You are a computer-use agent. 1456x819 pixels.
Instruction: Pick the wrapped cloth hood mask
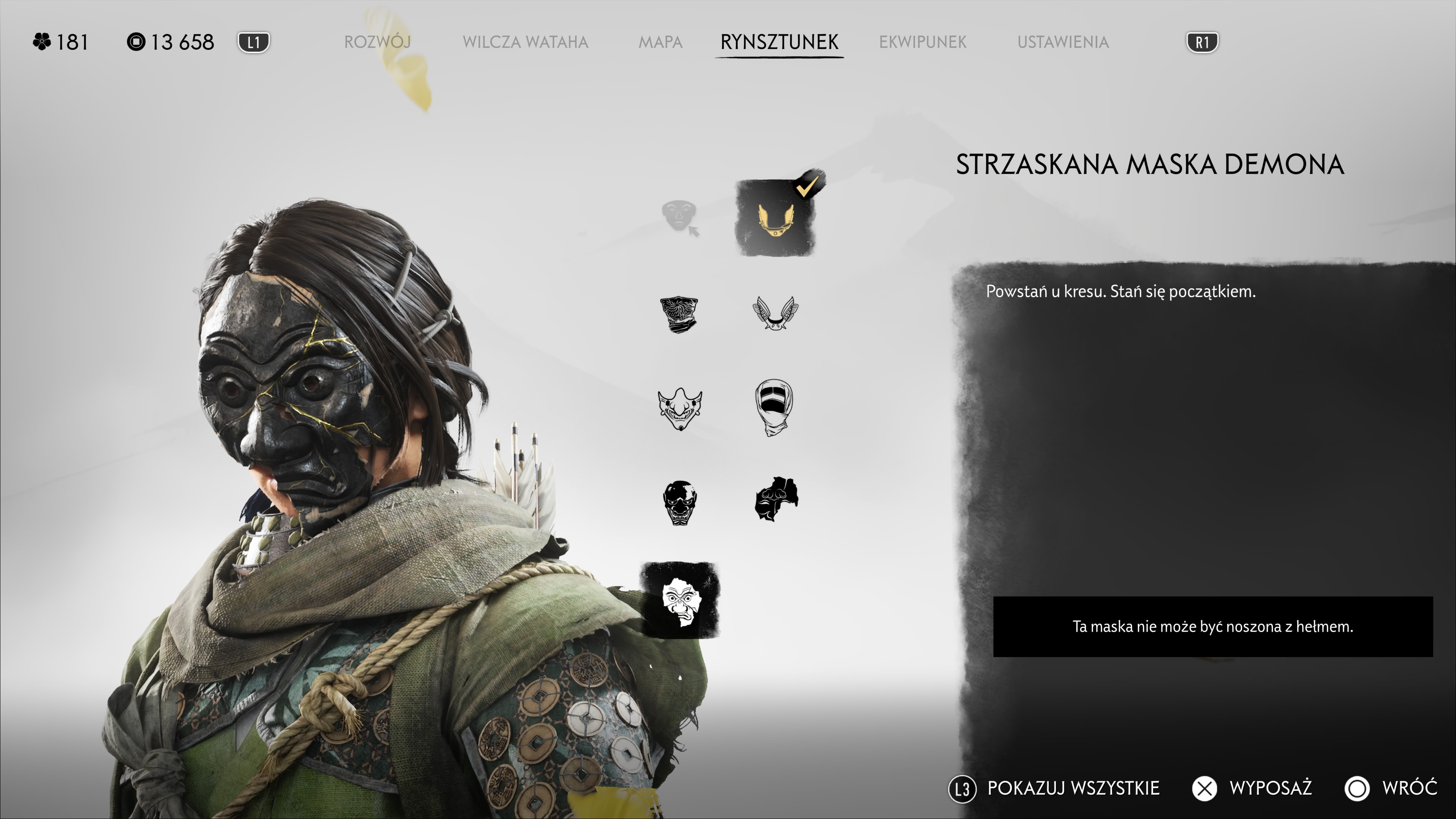pos(774,407)
